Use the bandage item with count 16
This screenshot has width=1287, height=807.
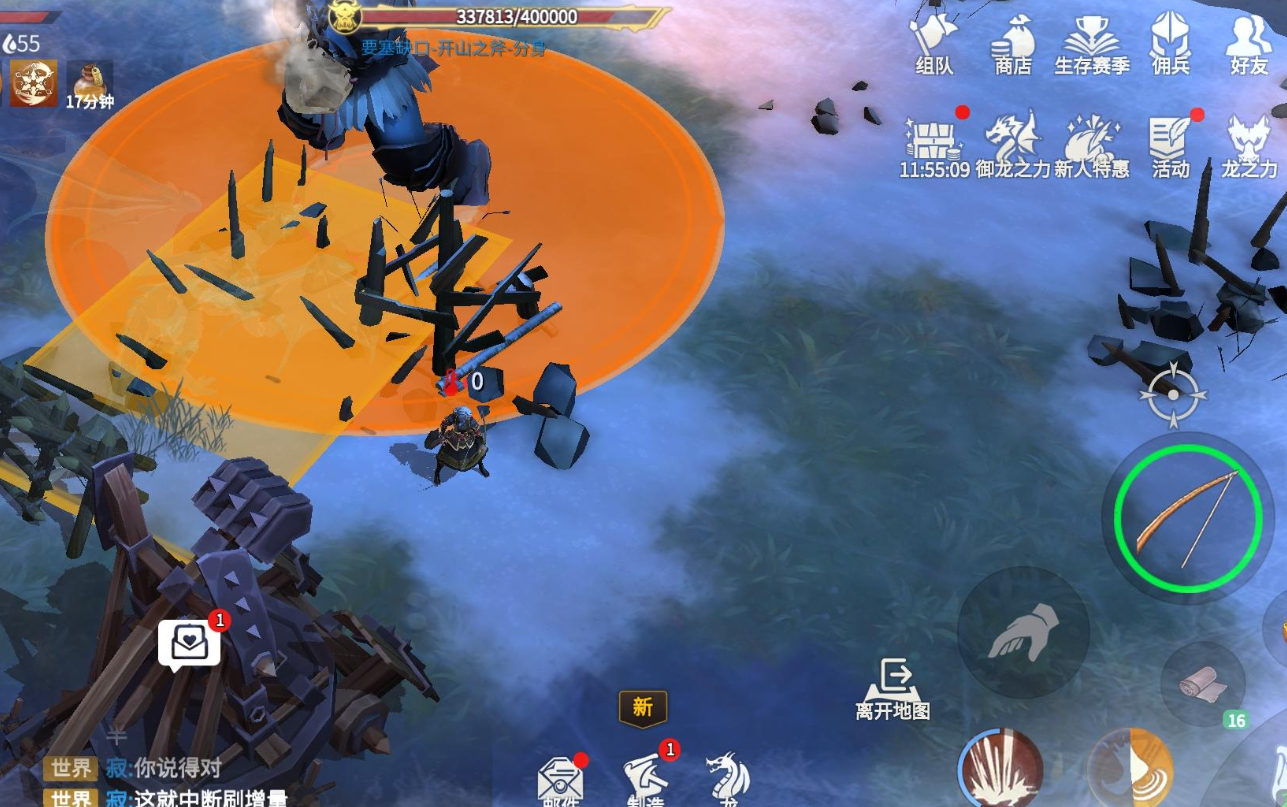pyautogui.click(x=1201, y=683)
